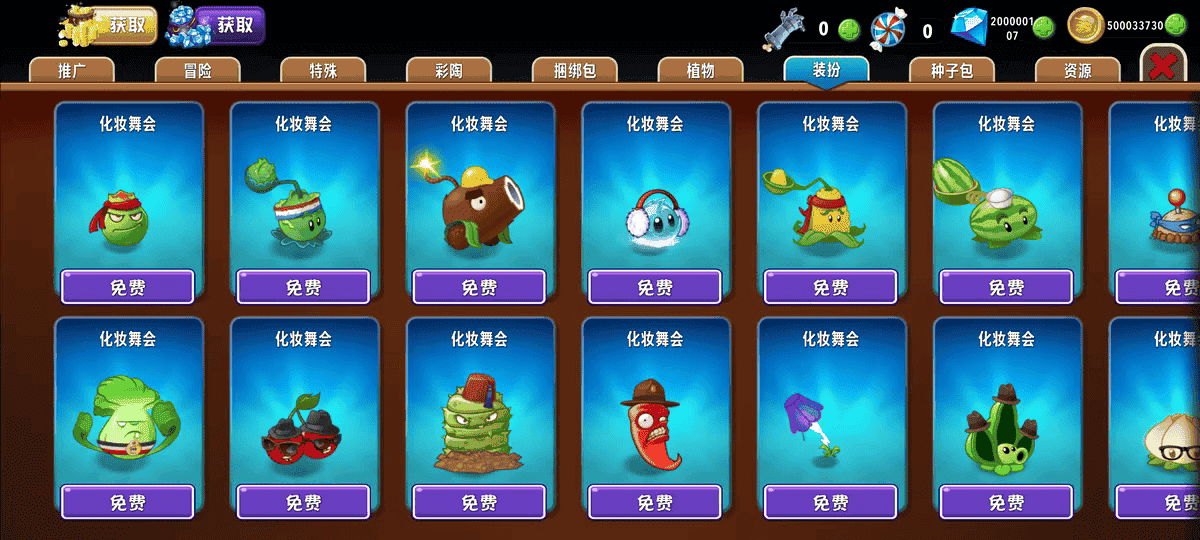Select the 特殊 tab

click(x=323, y=70)
